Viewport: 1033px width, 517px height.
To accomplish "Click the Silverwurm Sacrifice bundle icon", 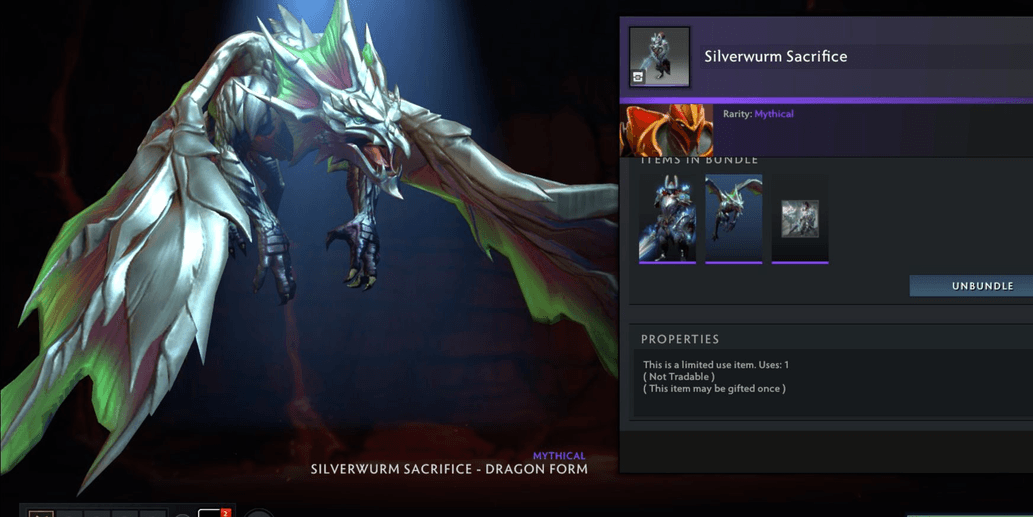I will coord(659,56).
